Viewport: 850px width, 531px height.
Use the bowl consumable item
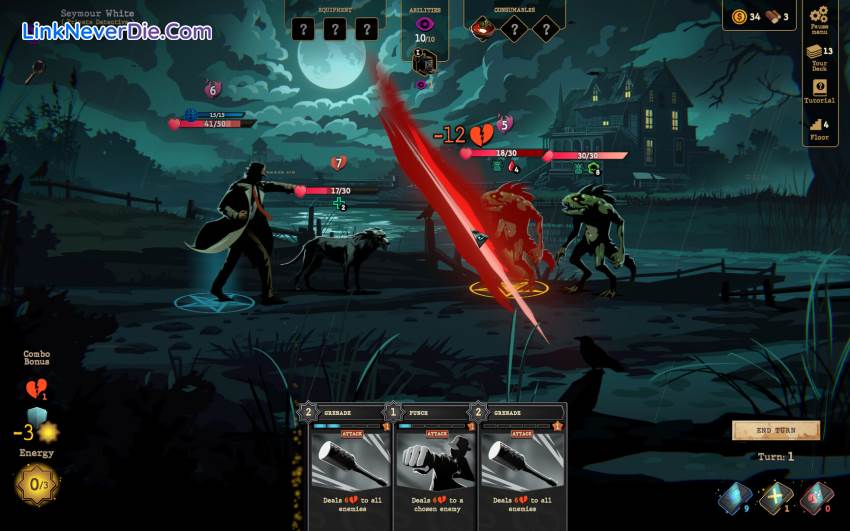pos(483,29)
